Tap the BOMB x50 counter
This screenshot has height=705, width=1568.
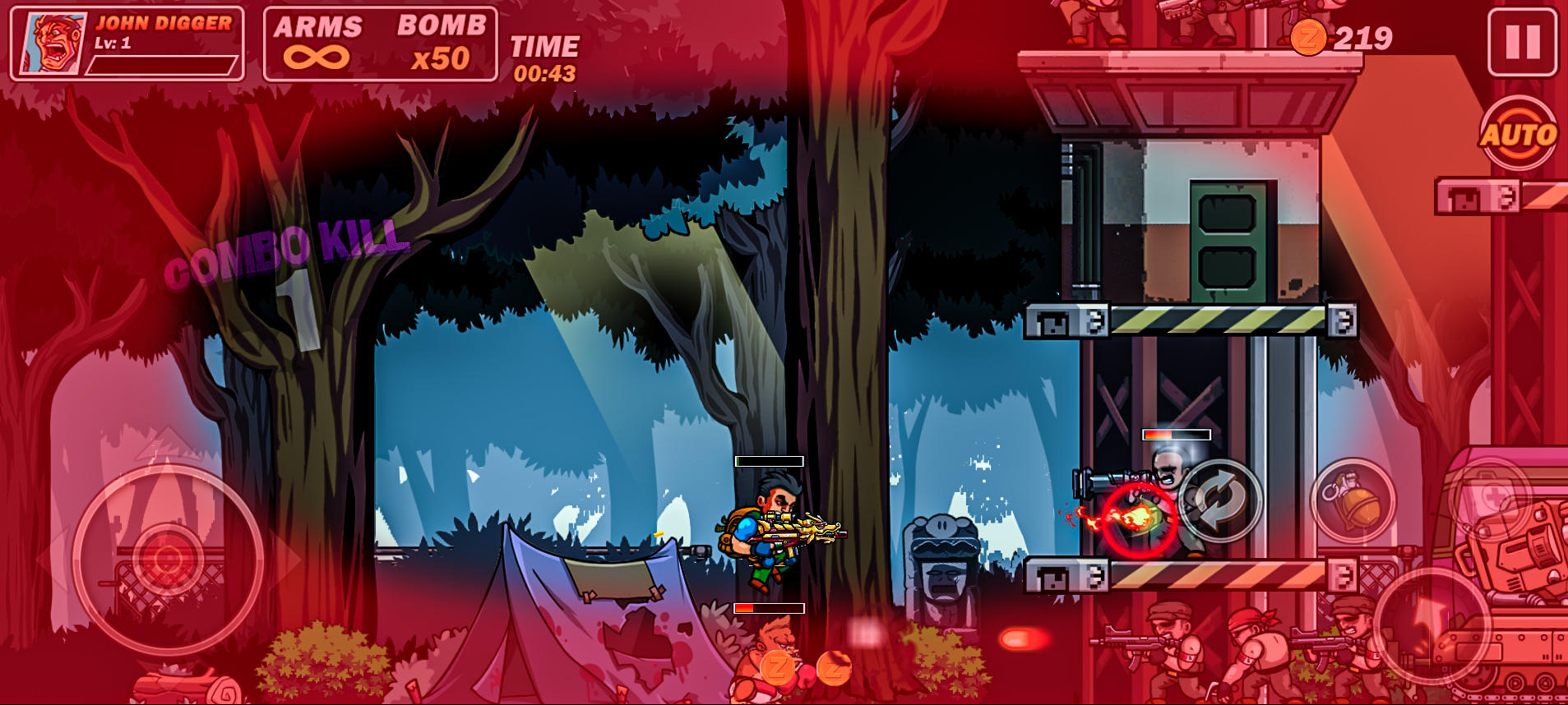click(x=438, y=43)
